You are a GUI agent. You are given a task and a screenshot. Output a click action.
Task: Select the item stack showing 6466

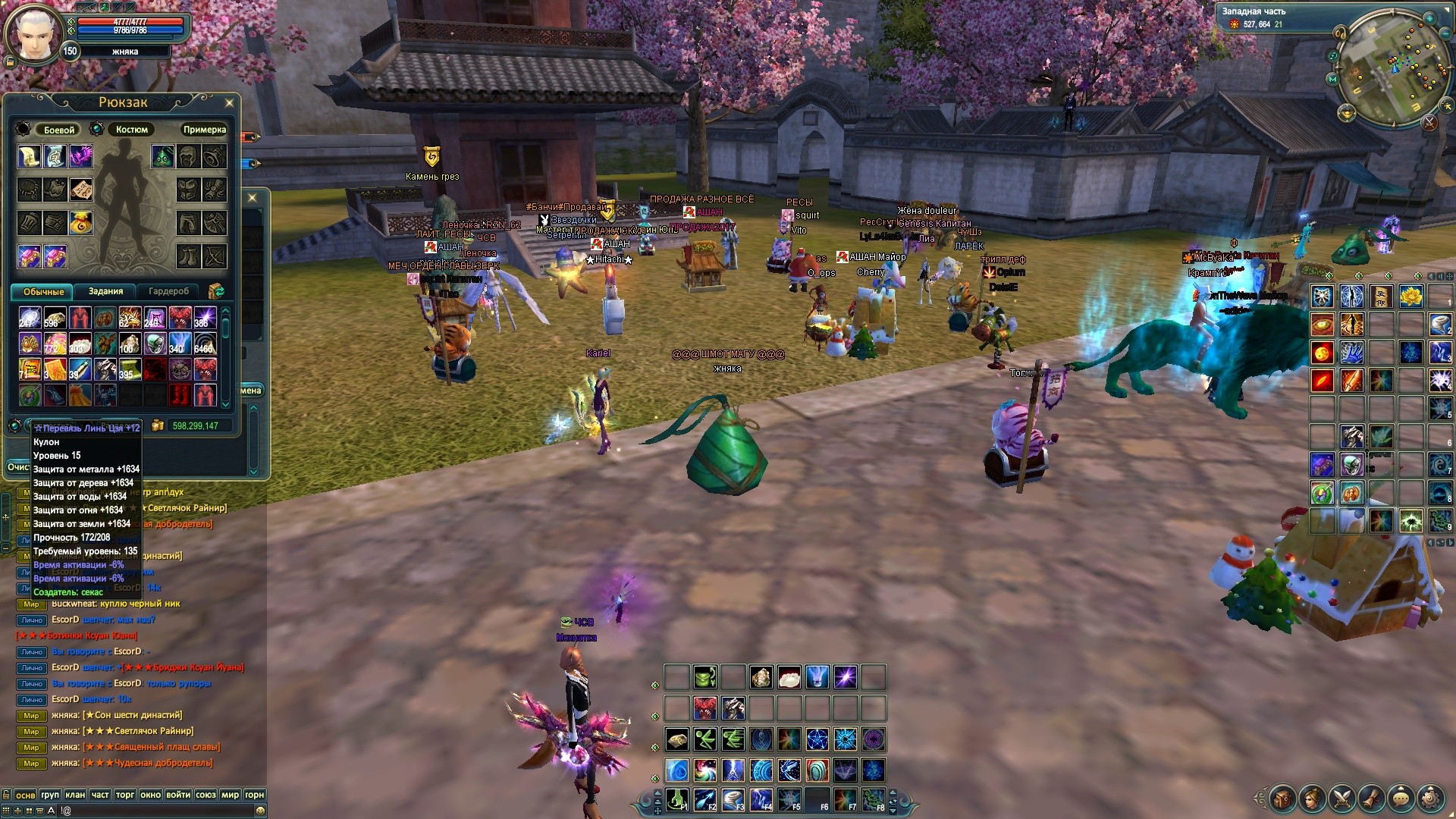205,344
